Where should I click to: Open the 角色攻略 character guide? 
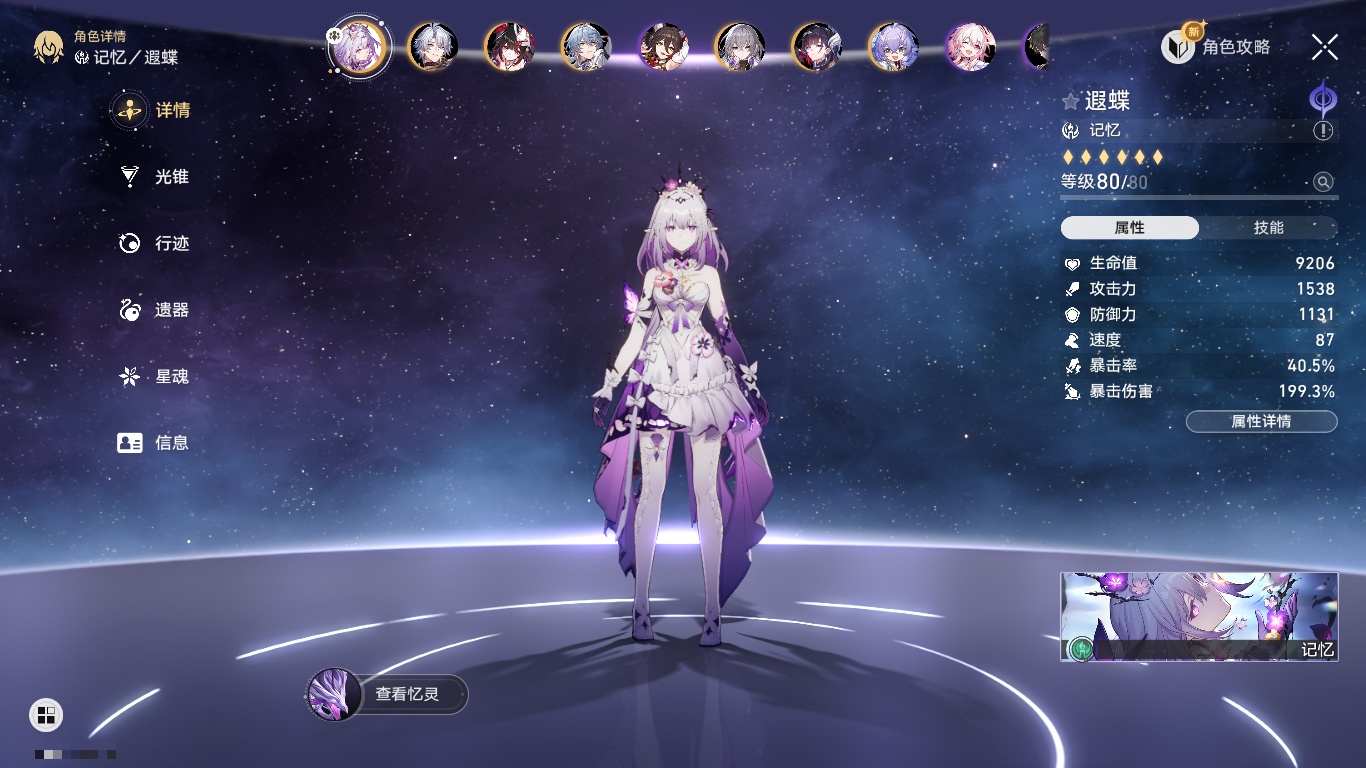[1216, 46]
